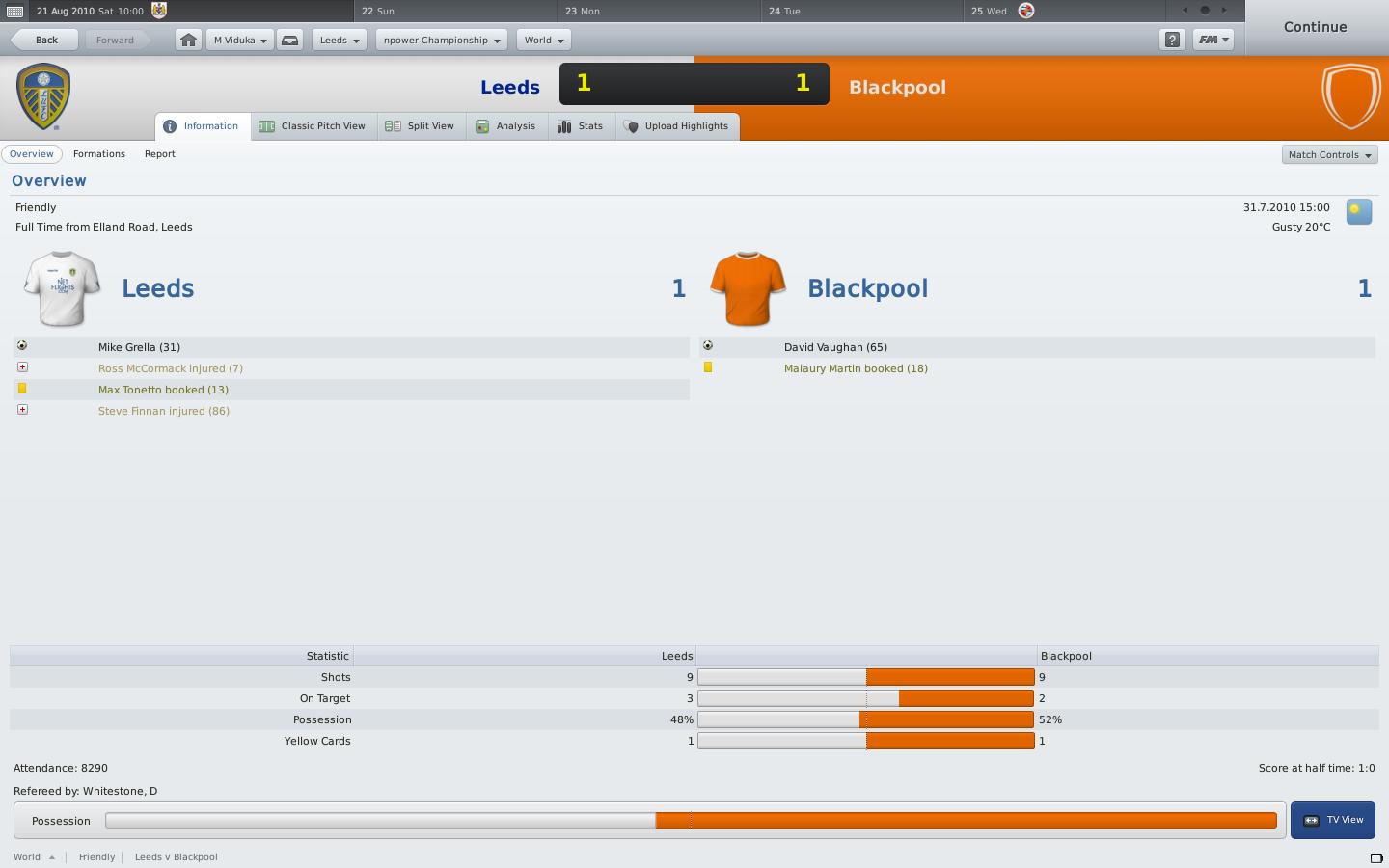This screenshot has width=1389, height=868.
Task: Open the Formations sub-tab
Action: tap(98, 154)
